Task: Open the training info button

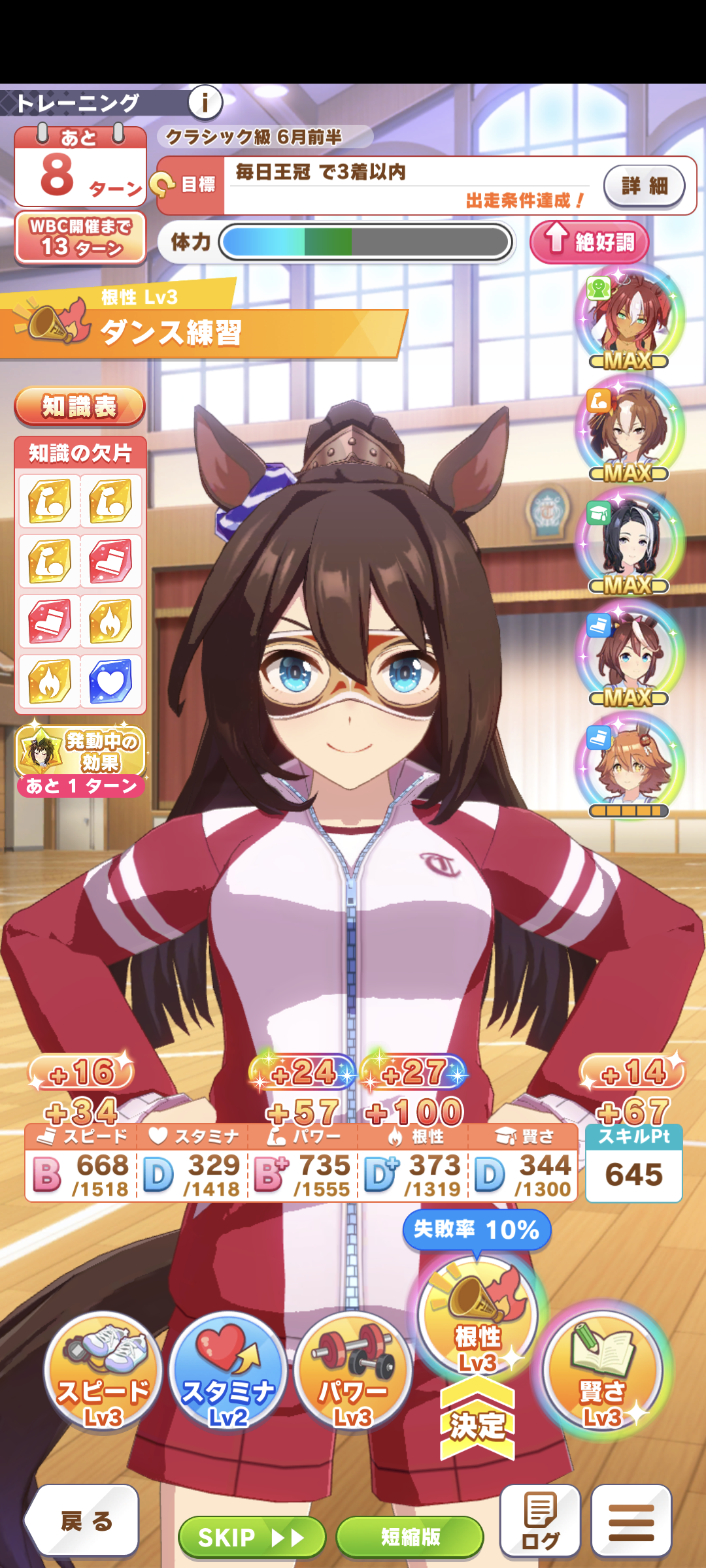Action: (x=205, y=103)
